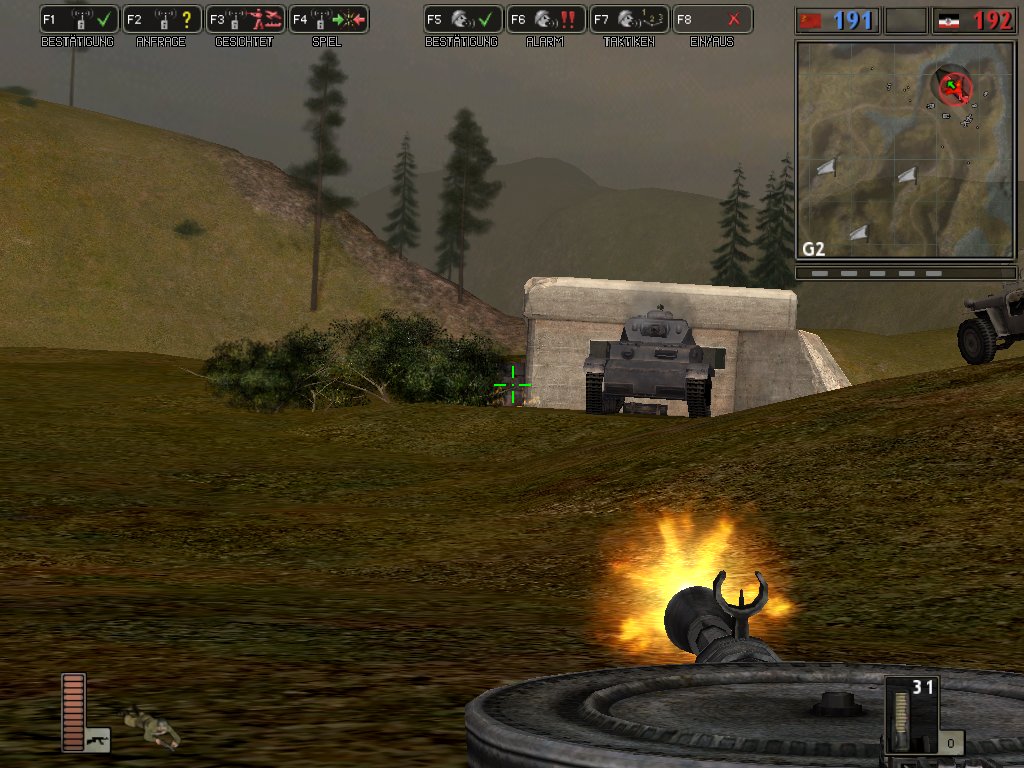Select the F5 Bestätigung radio command
This screenshot has height=768, width=1024.
[x=463, y=19]
